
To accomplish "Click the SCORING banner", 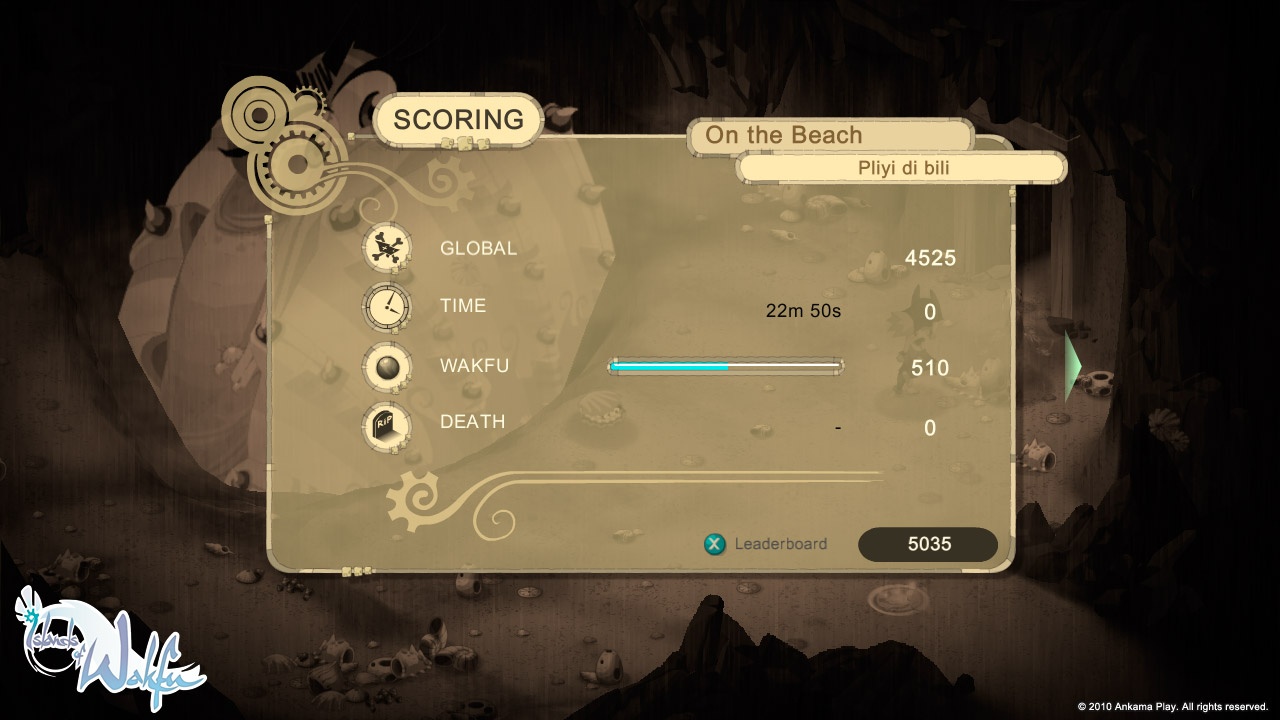I will coord(460,118).
